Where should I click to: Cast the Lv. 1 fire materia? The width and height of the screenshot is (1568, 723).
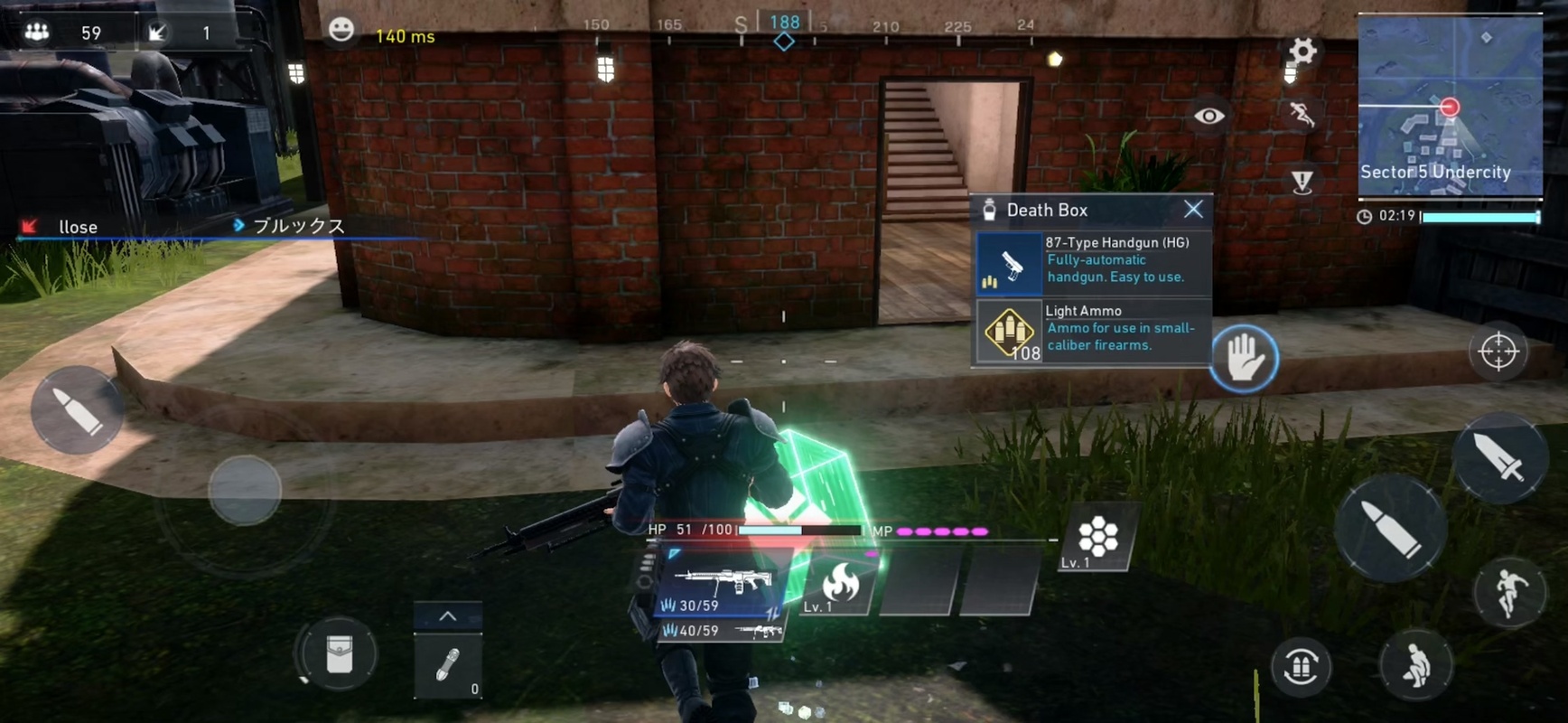pos(839,587)
